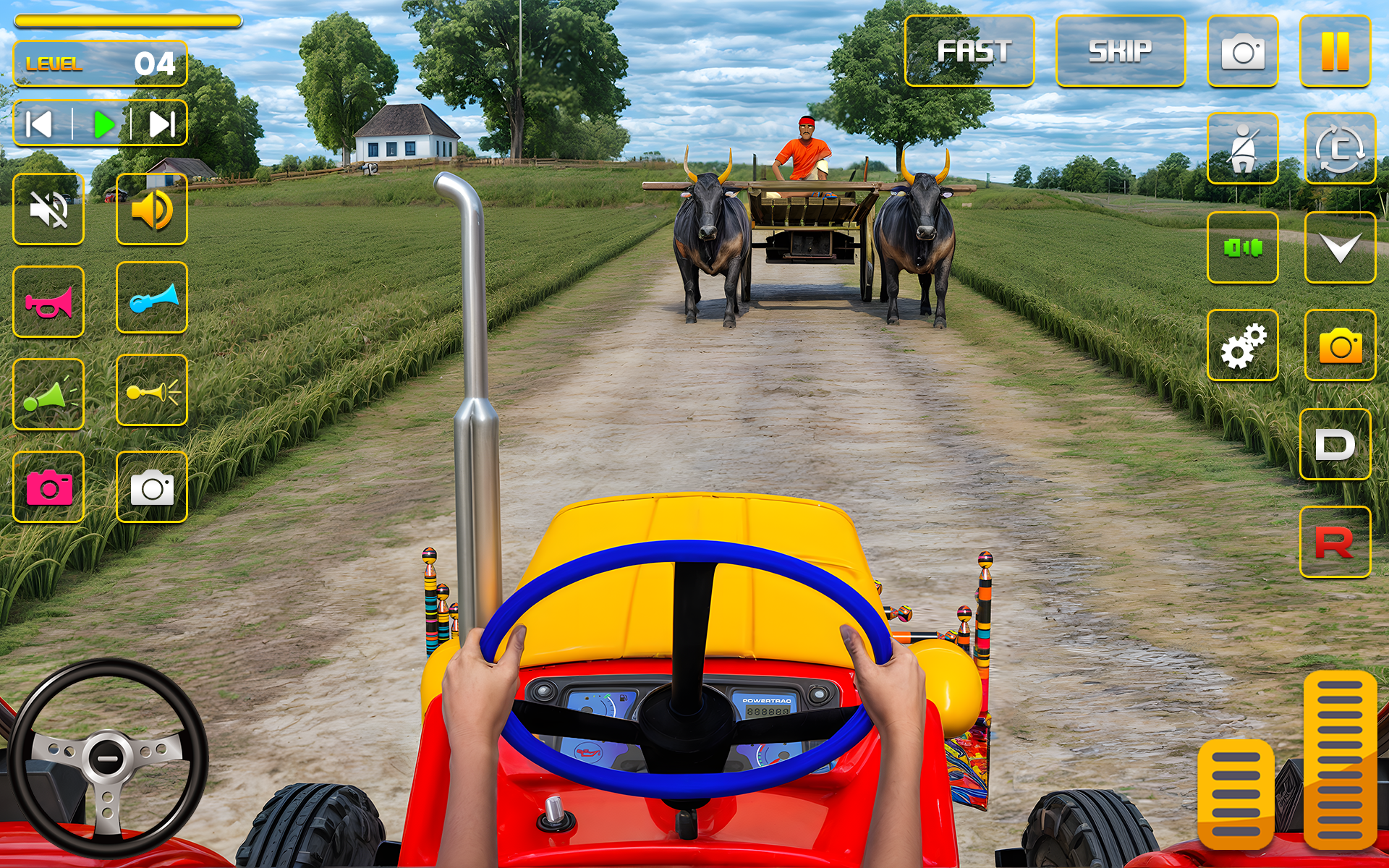Select the pink horn sound

click(x=48, y=302)
